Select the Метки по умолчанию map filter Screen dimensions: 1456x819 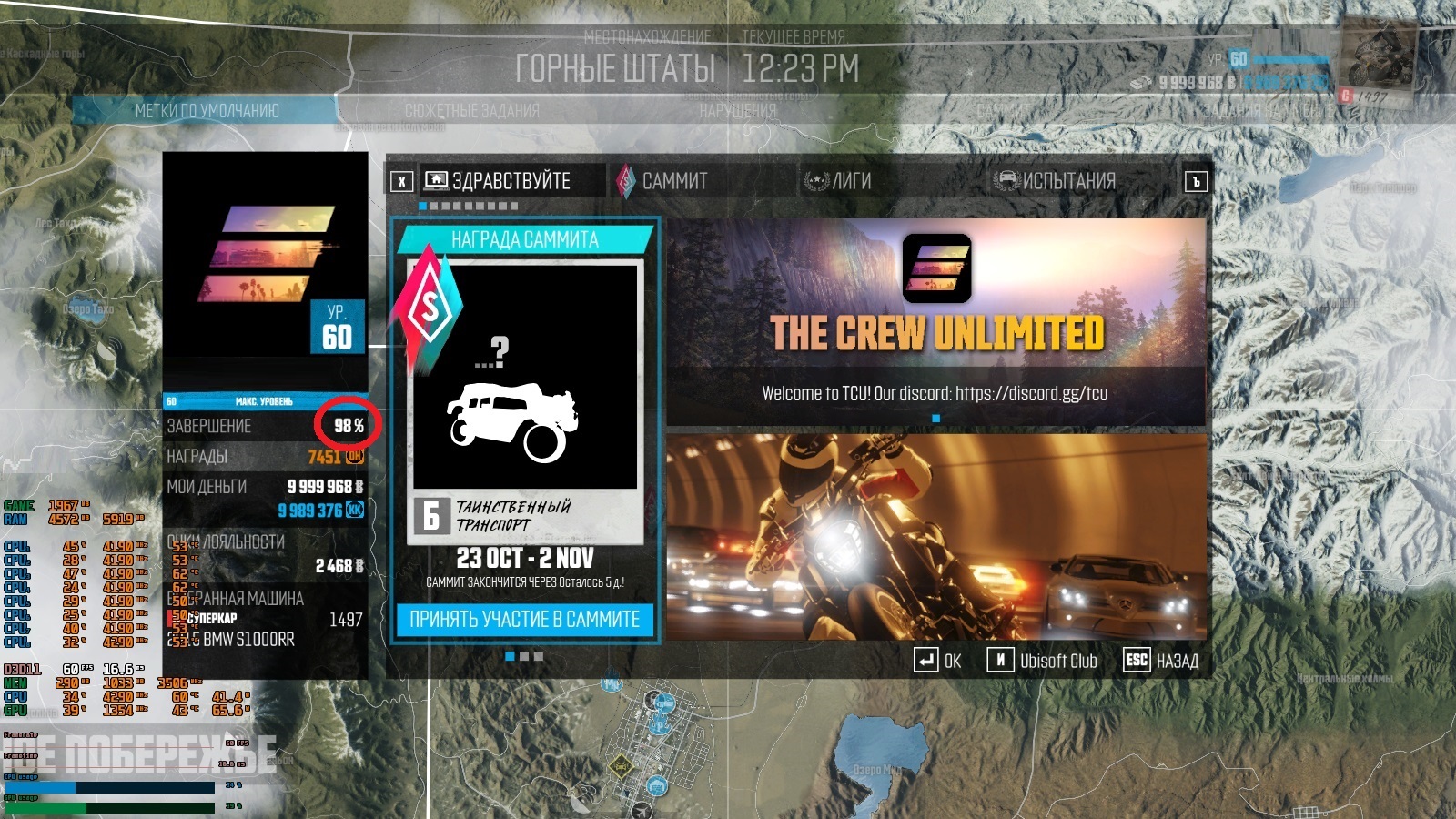point(207,111)
